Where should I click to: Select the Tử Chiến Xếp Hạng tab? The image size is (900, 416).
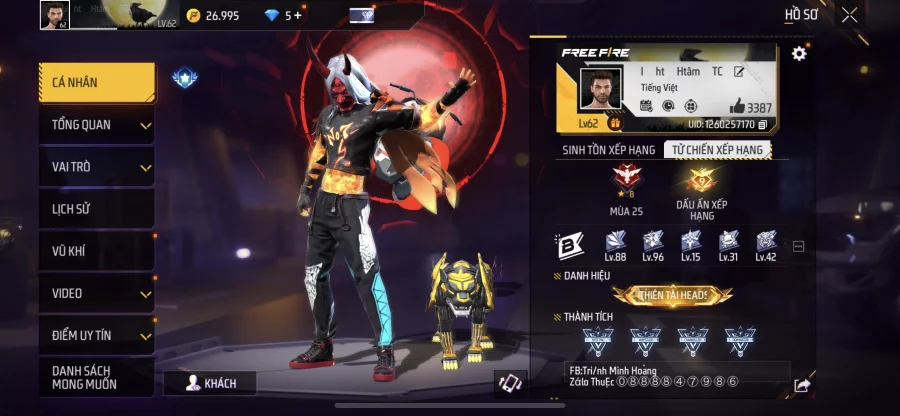(717, 150)
